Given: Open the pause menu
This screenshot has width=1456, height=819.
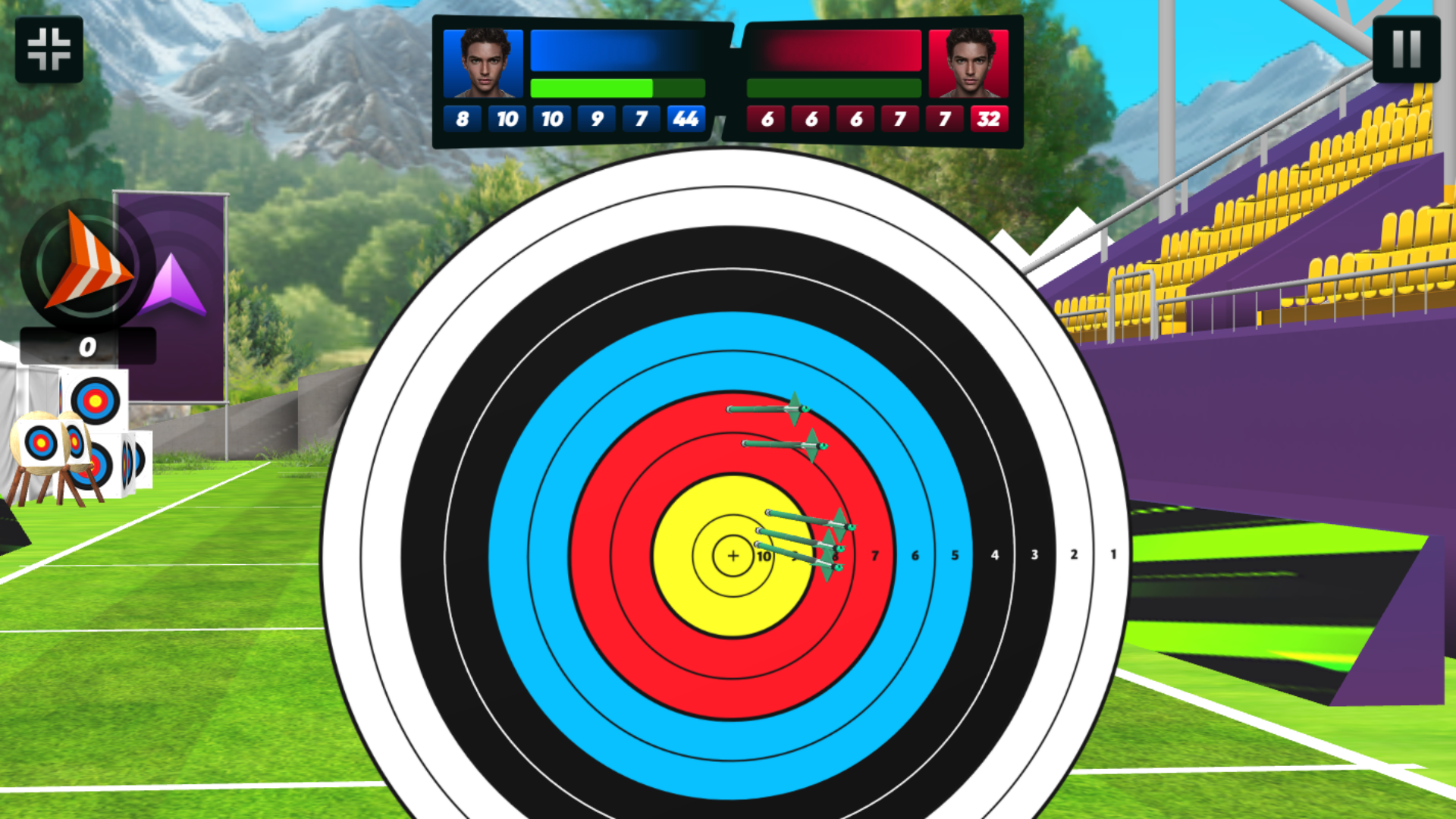Looking at the screenshot, I should (1407, 48).
